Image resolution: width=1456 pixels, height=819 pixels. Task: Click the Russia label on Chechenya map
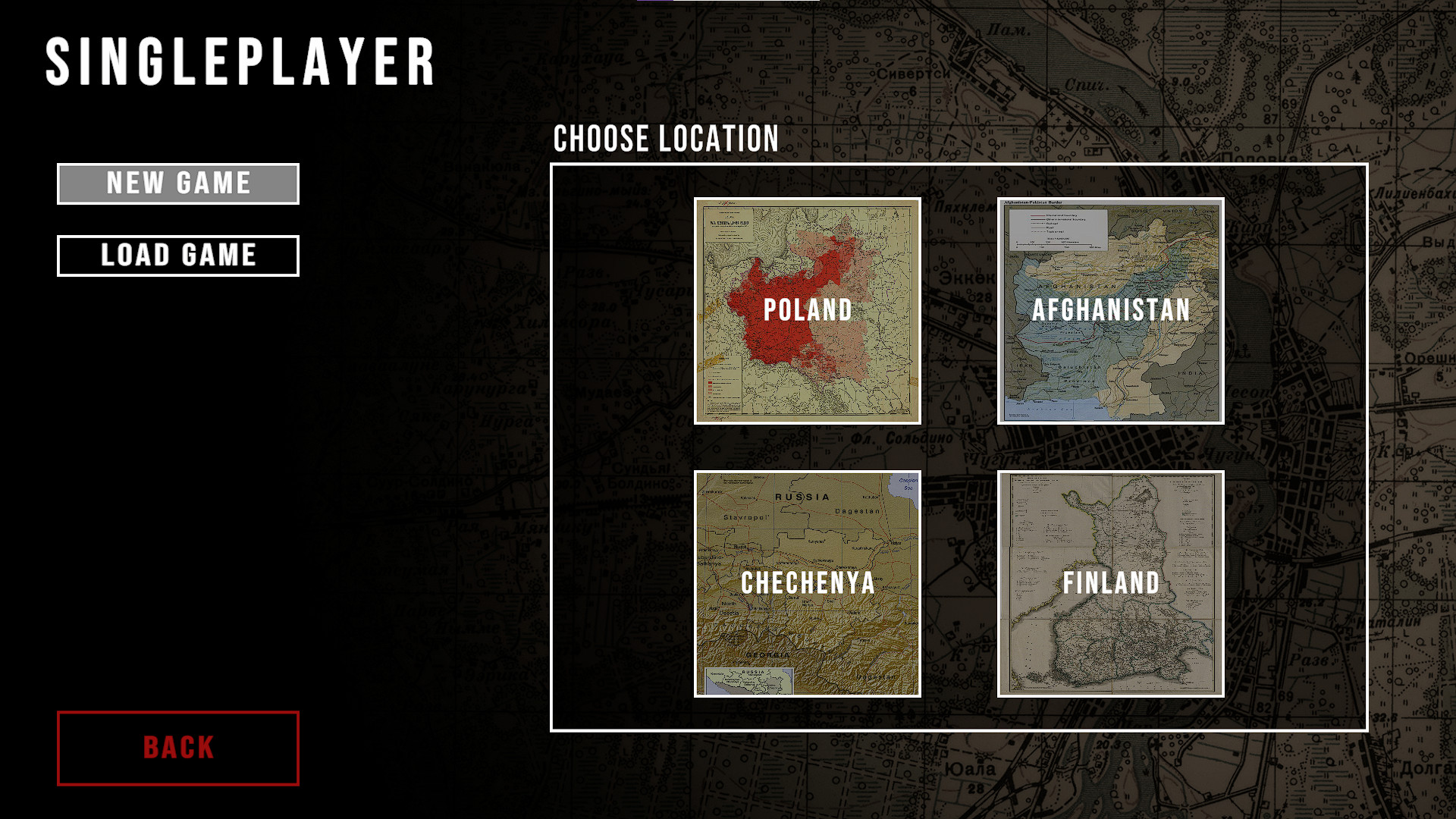point(804,494)
